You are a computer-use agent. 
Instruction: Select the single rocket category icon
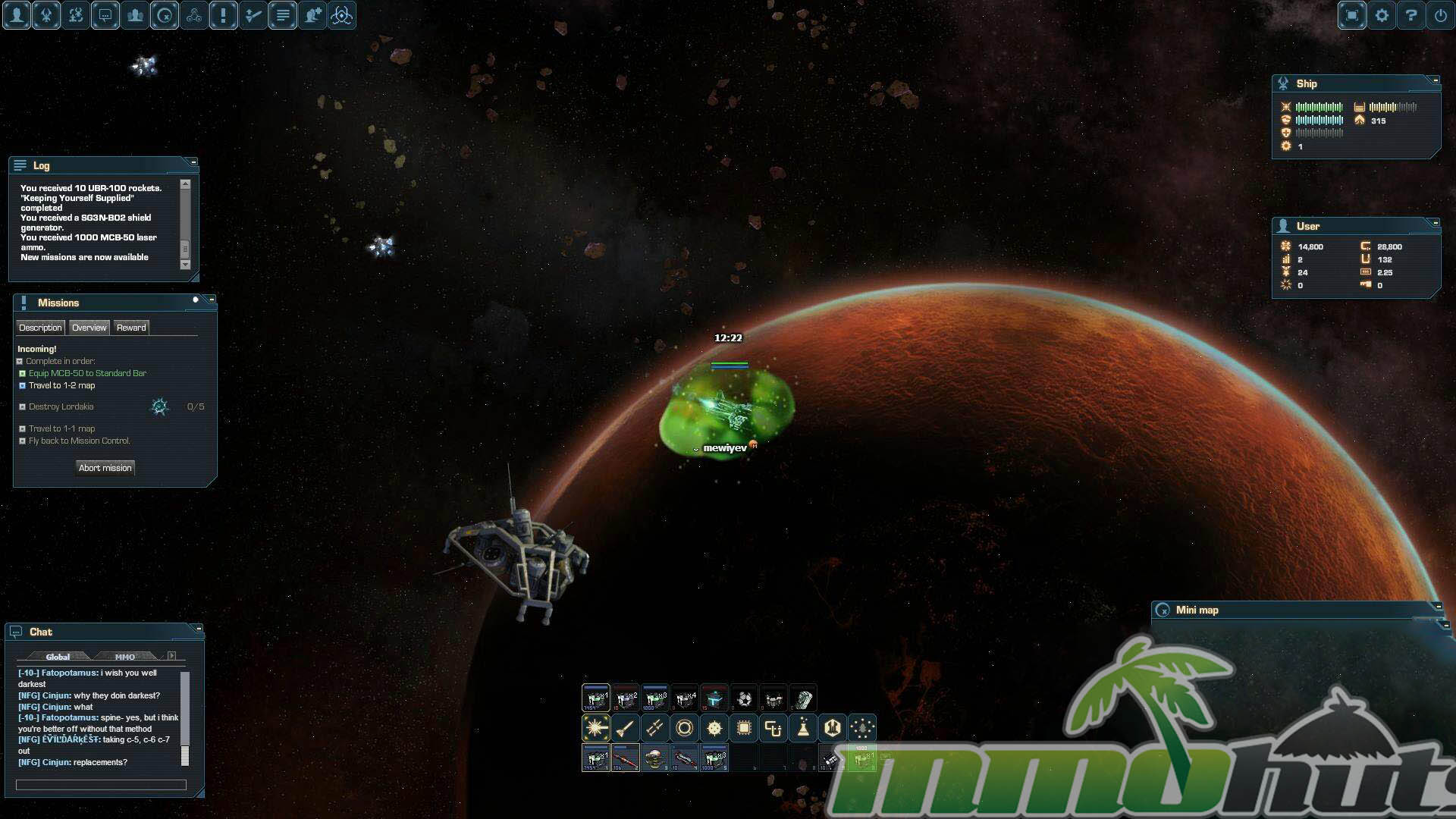point(626,728)
